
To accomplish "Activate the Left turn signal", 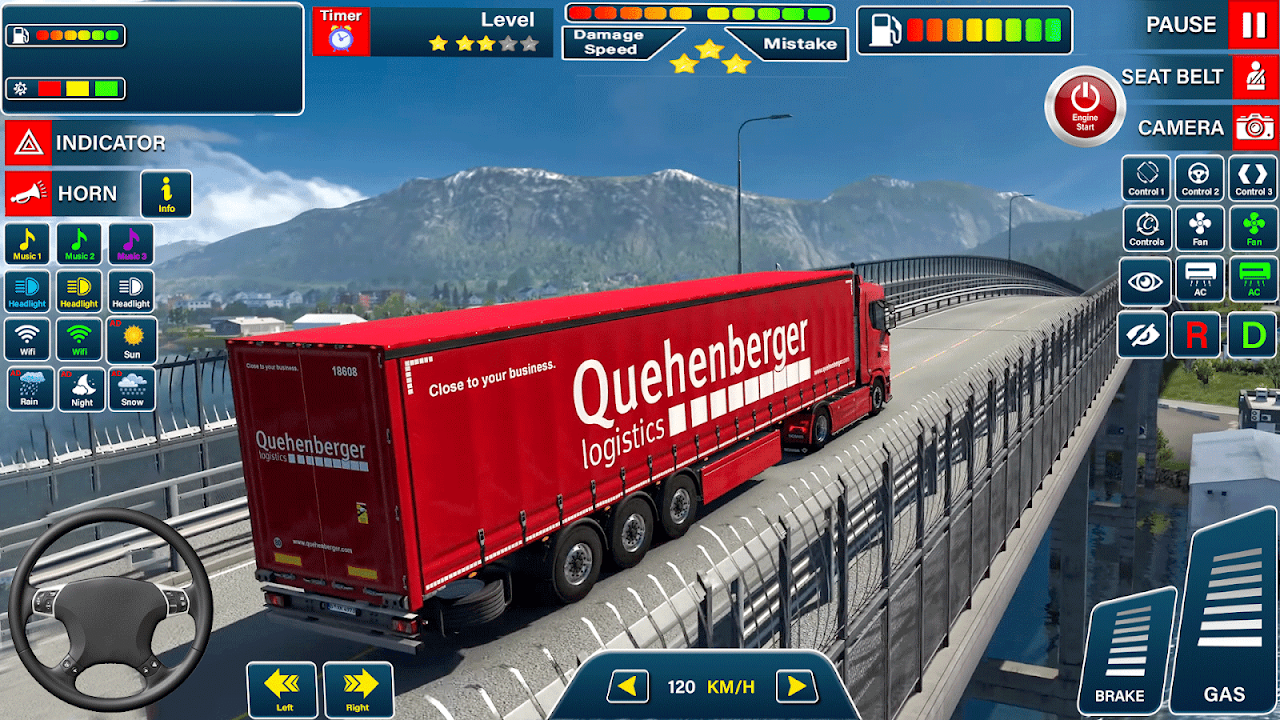I will pos(281,689).
